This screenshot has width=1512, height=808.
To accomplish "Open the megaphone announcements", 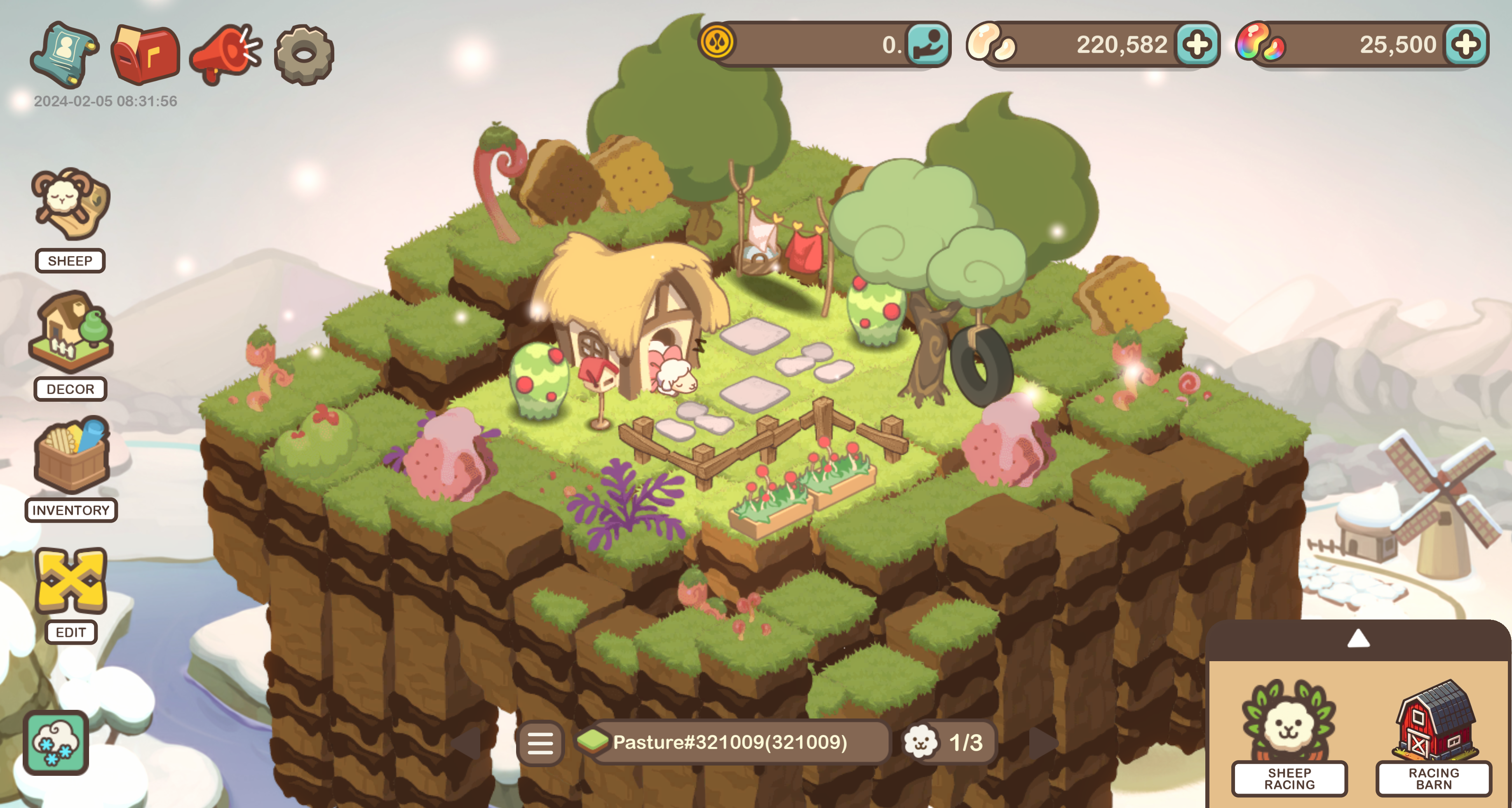I will coord(225,54).
